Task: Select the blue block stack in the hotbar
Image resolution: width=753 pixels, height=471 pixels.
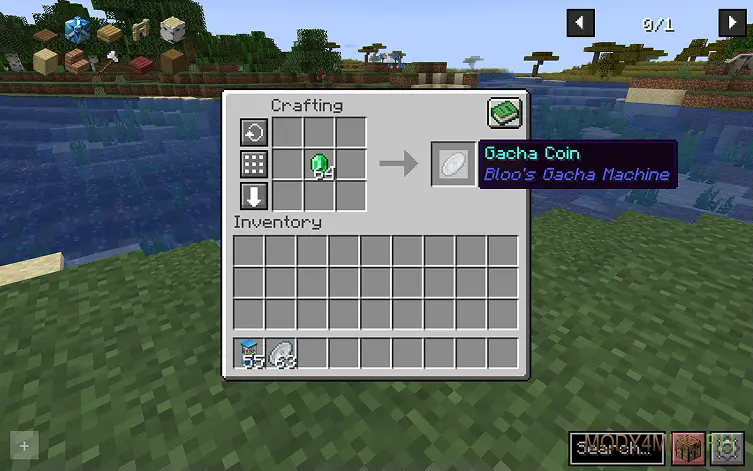Action: pyautogui.click(x=250, y=353)
